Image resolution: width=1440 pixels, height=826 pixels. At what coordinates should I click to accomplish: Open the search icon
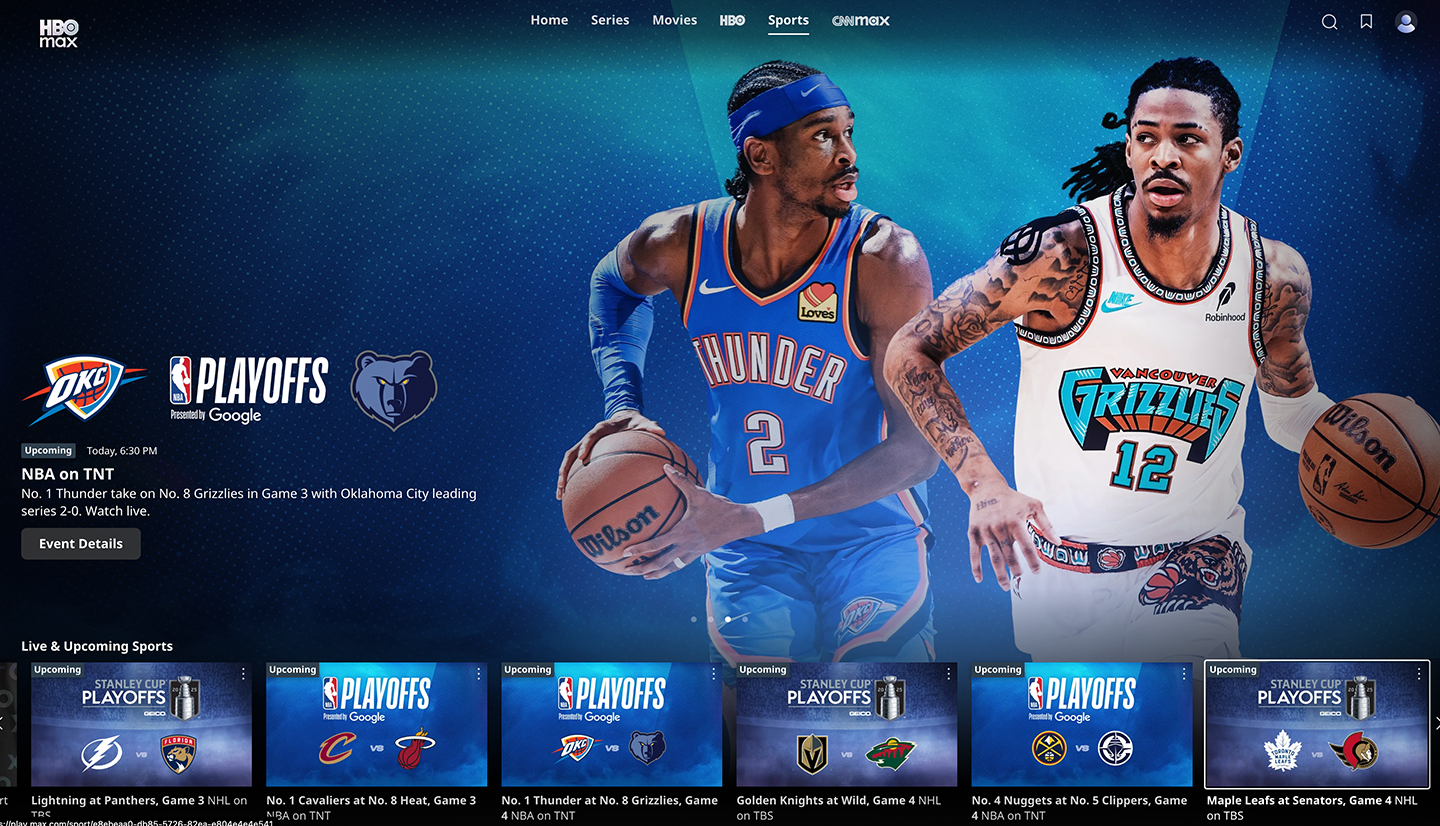(1329, 21)
